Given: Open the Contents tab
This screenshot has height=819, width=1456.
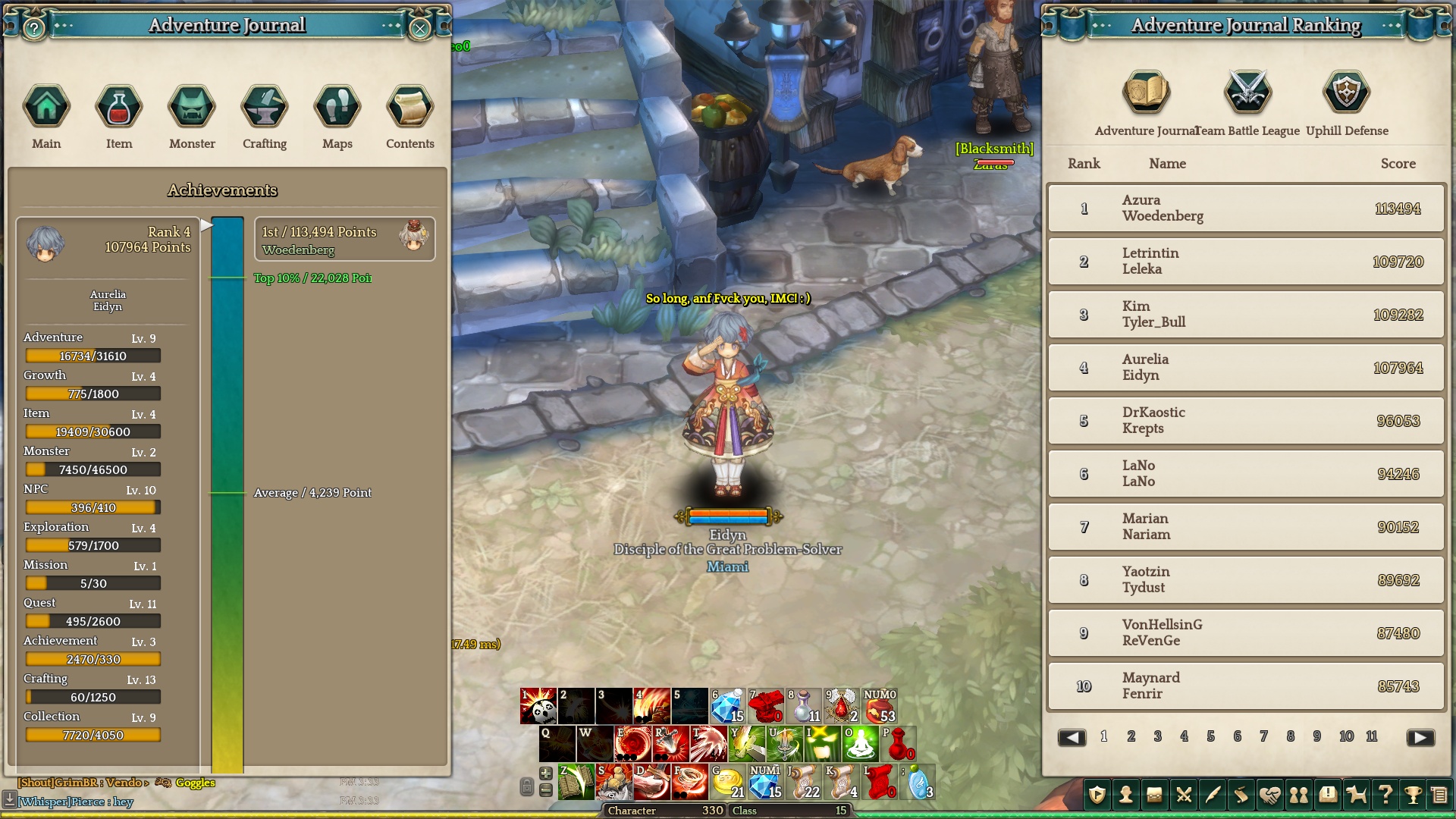Looking at the screenshot, I should point(410,107).
